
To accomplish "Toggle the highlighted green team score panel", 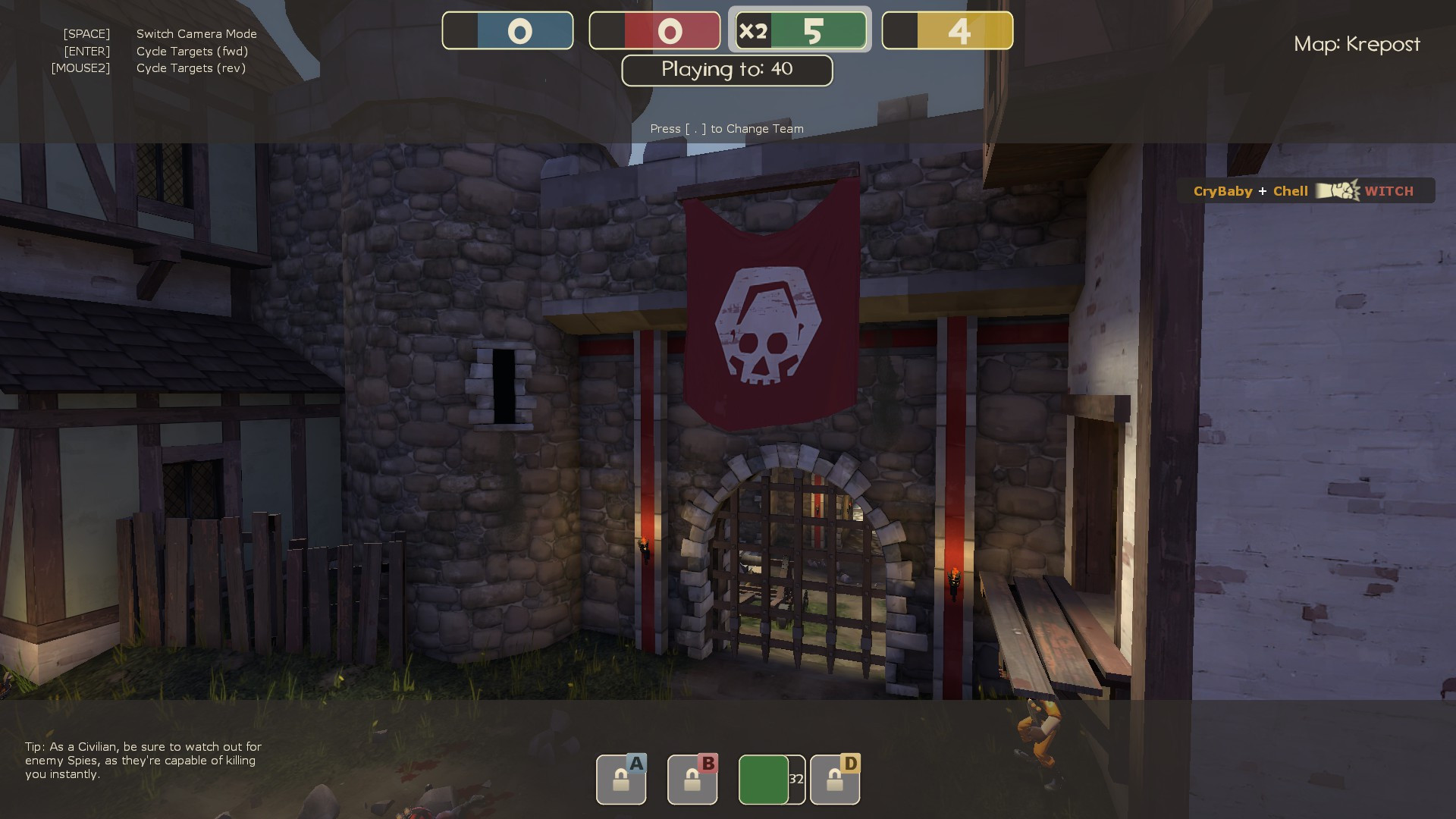I will (x=800, y=31).
